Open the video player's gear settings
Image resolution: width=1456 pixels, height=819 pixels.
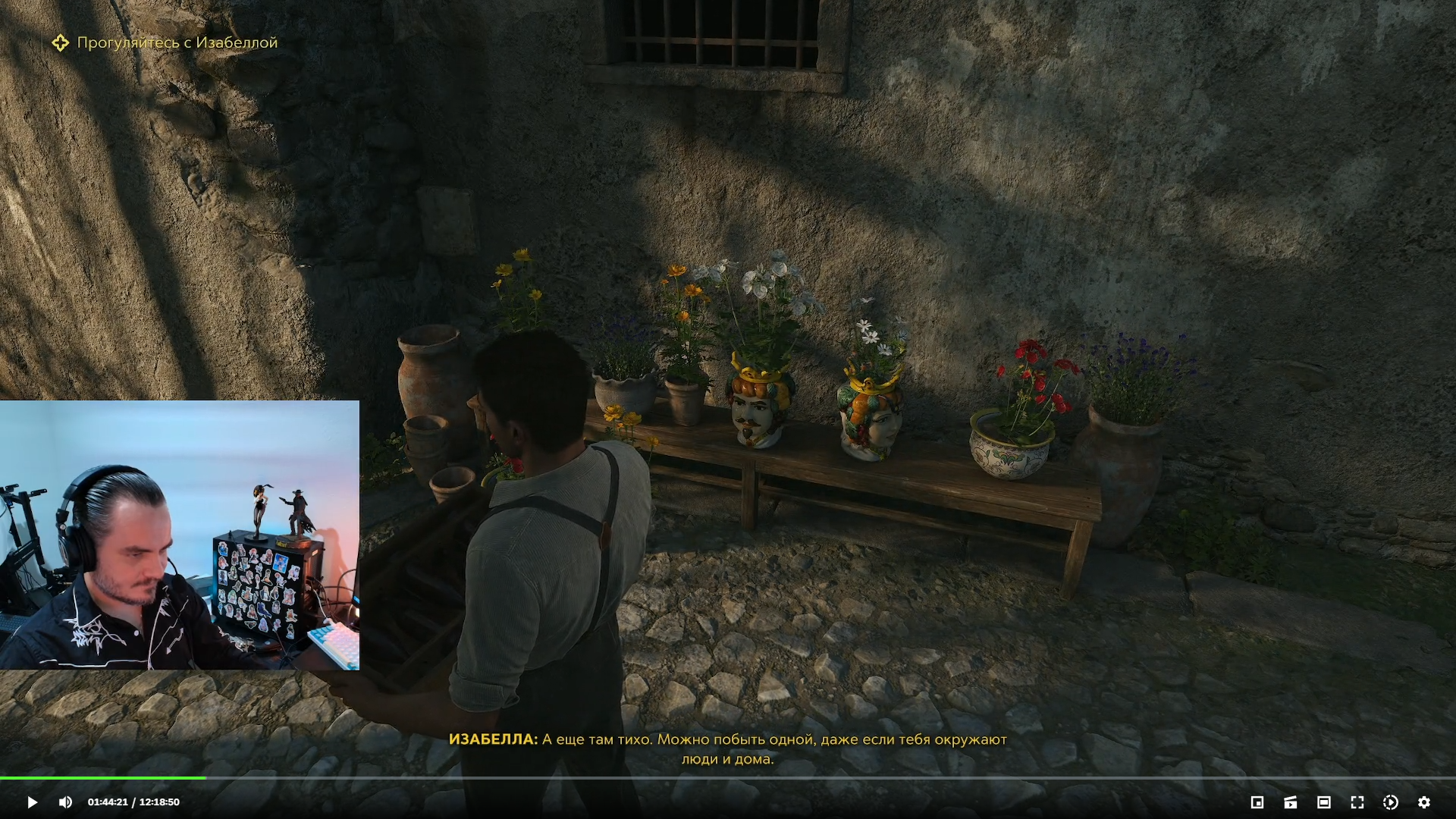click(1423, 802)
